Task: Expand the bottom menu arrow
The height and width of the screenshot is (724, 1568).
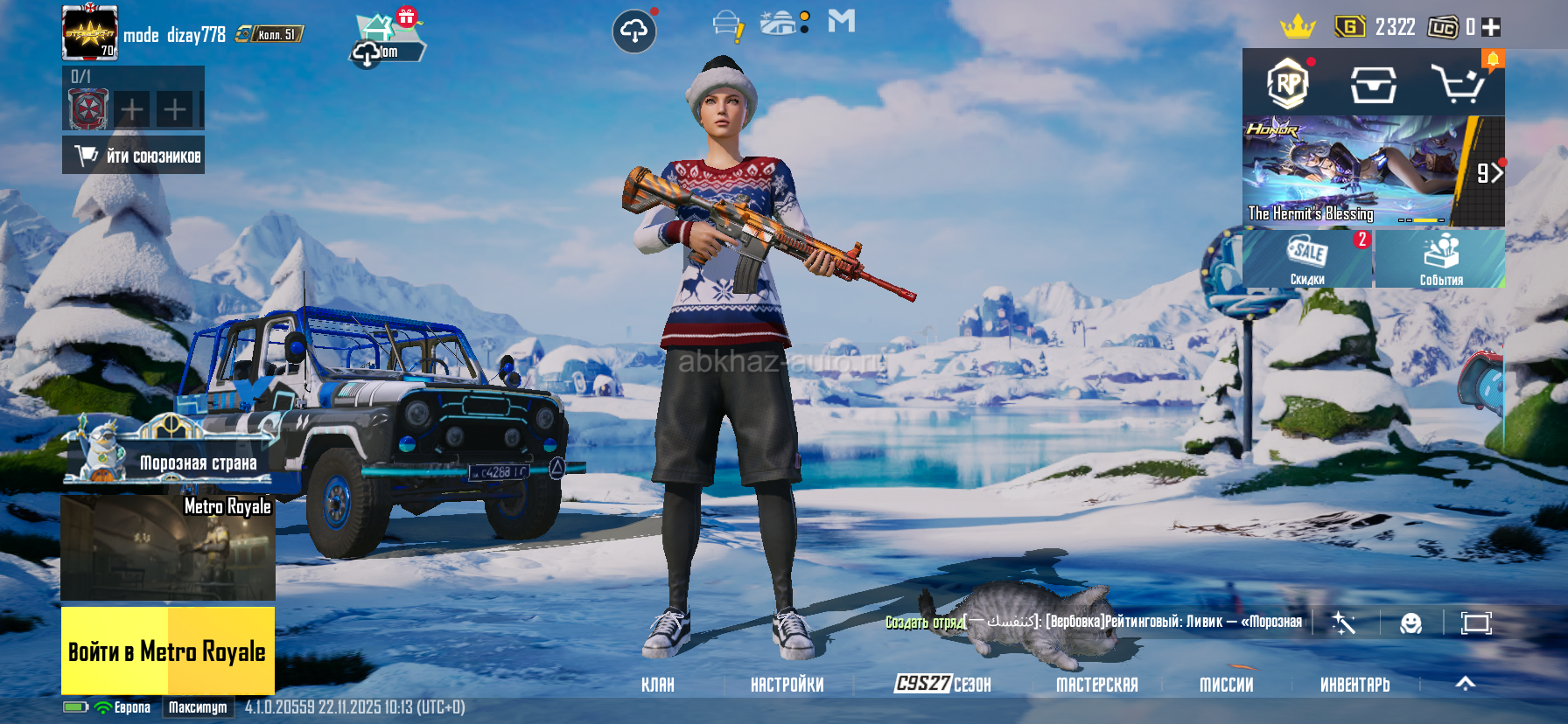Action: [x=1465, y=684]
